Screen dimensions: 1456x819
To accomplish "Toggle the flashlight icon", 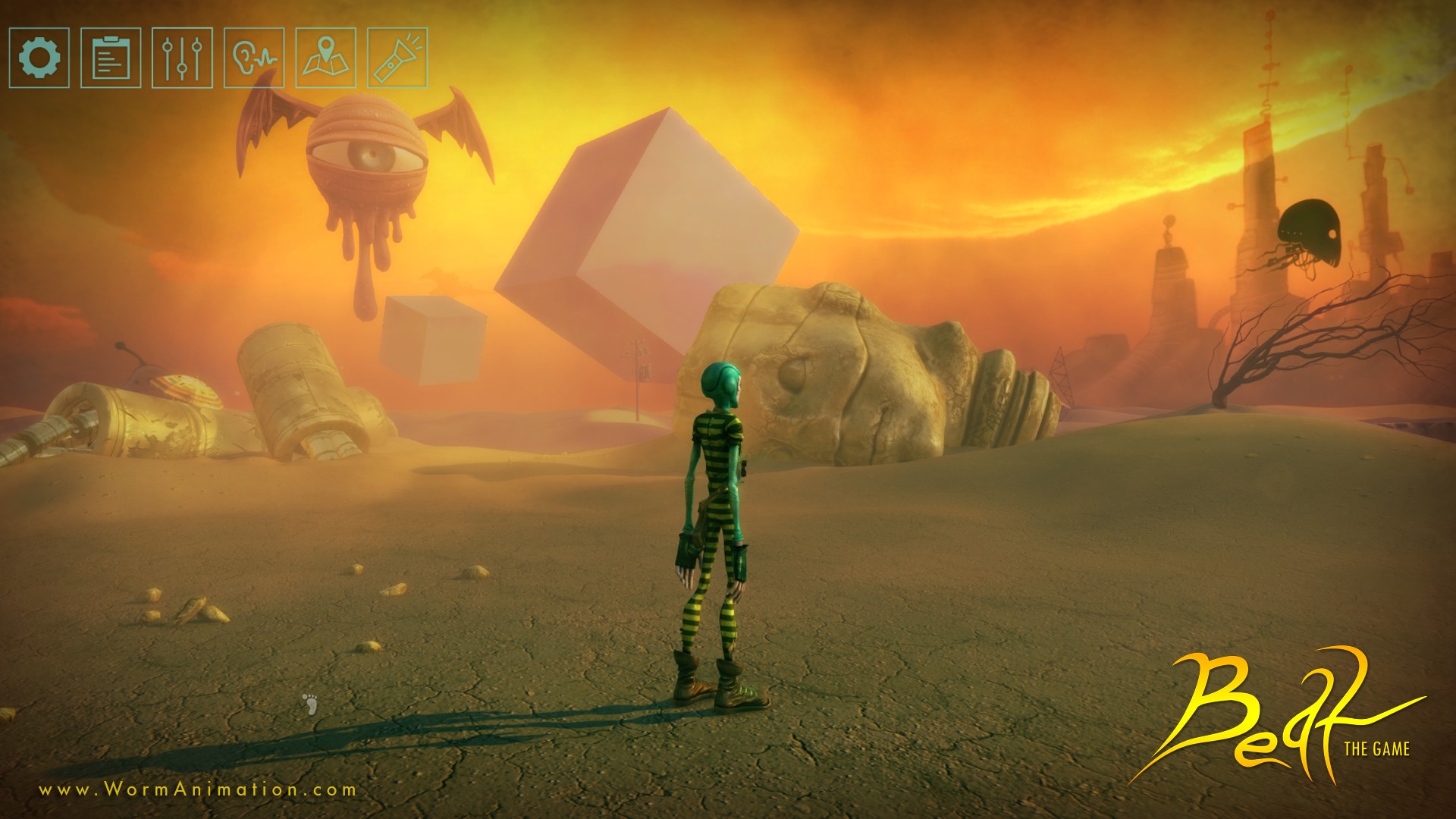I will pos(397,58).
